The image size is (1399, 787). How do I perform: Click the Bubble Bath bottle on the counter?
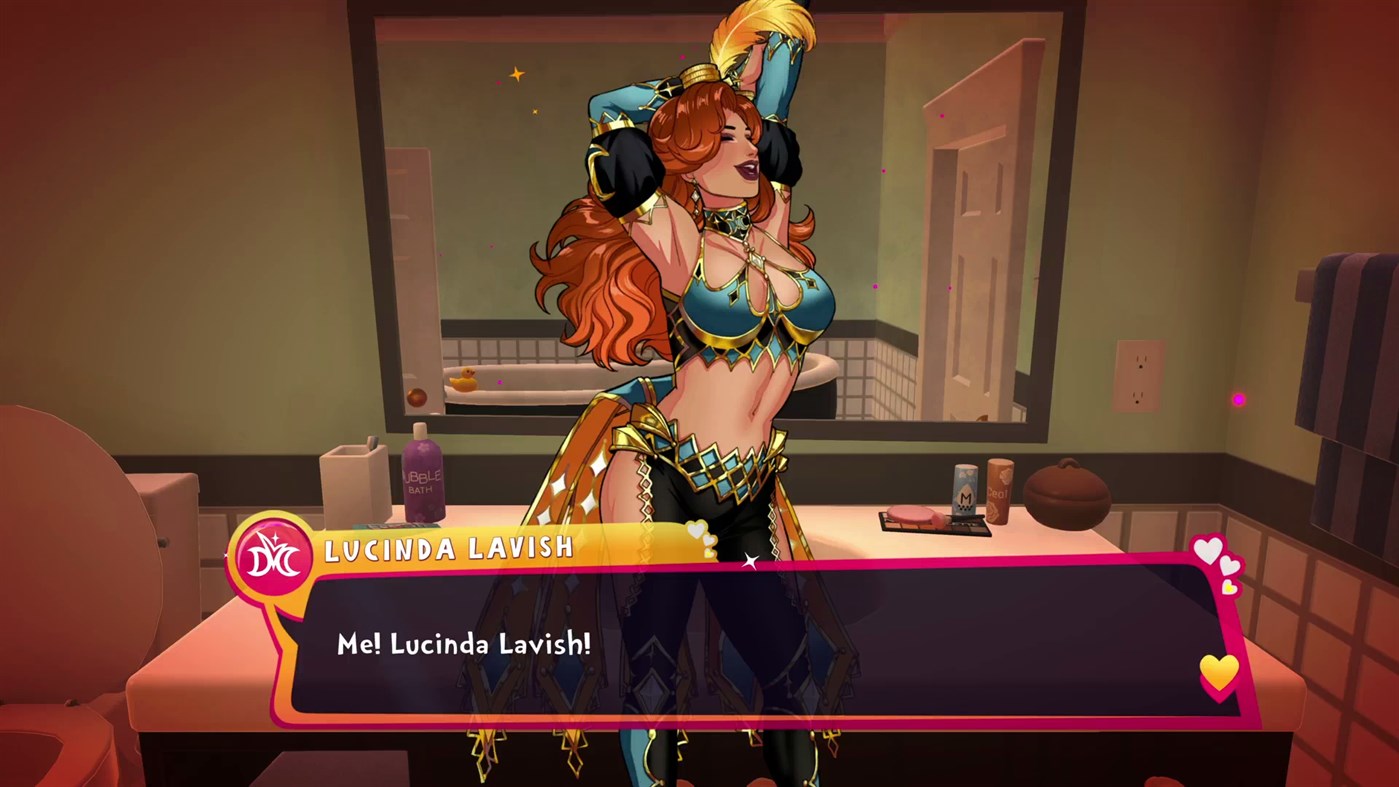click(424, 482)
